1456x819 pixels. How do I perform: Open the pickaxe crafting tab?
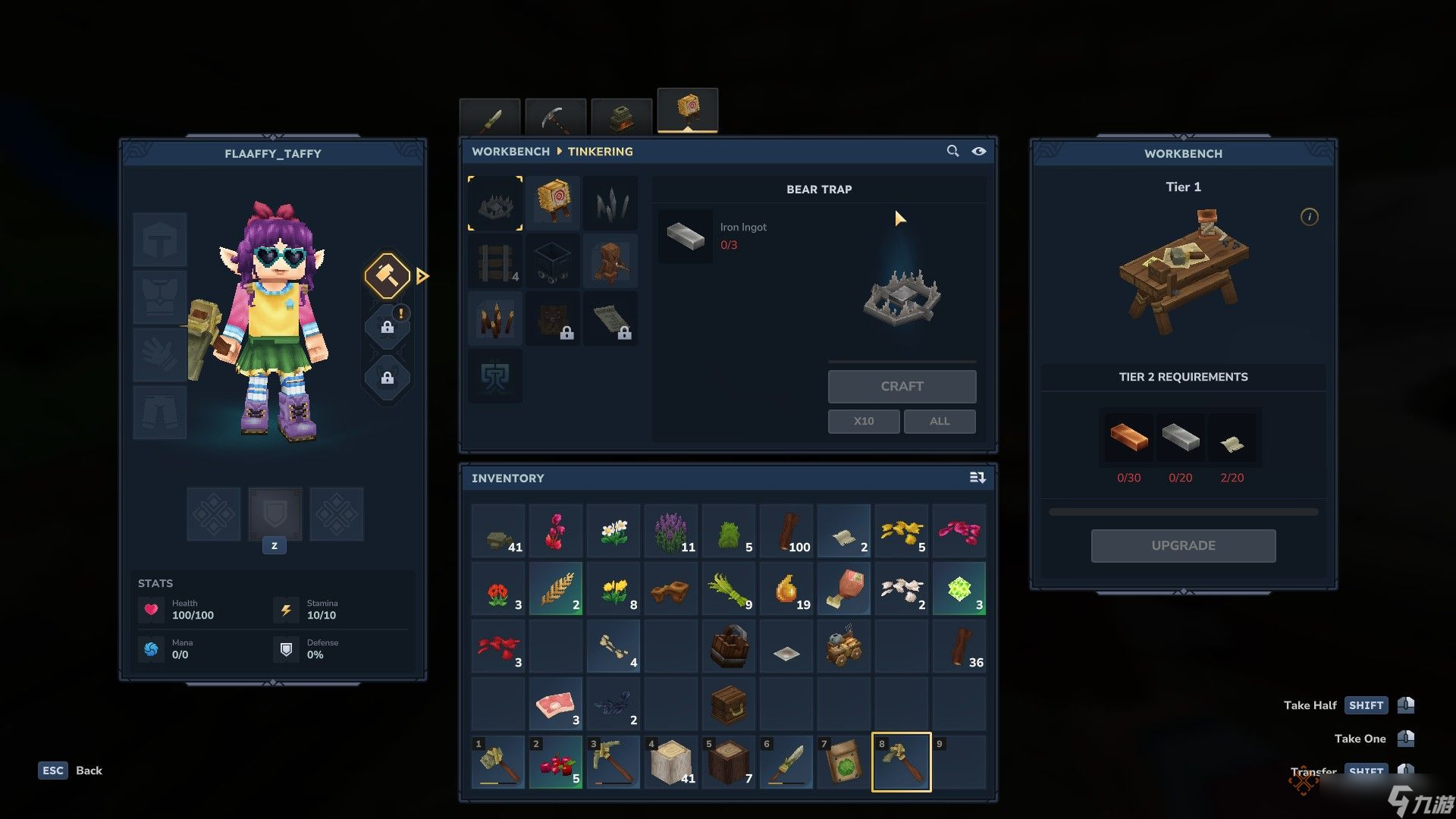556,117
